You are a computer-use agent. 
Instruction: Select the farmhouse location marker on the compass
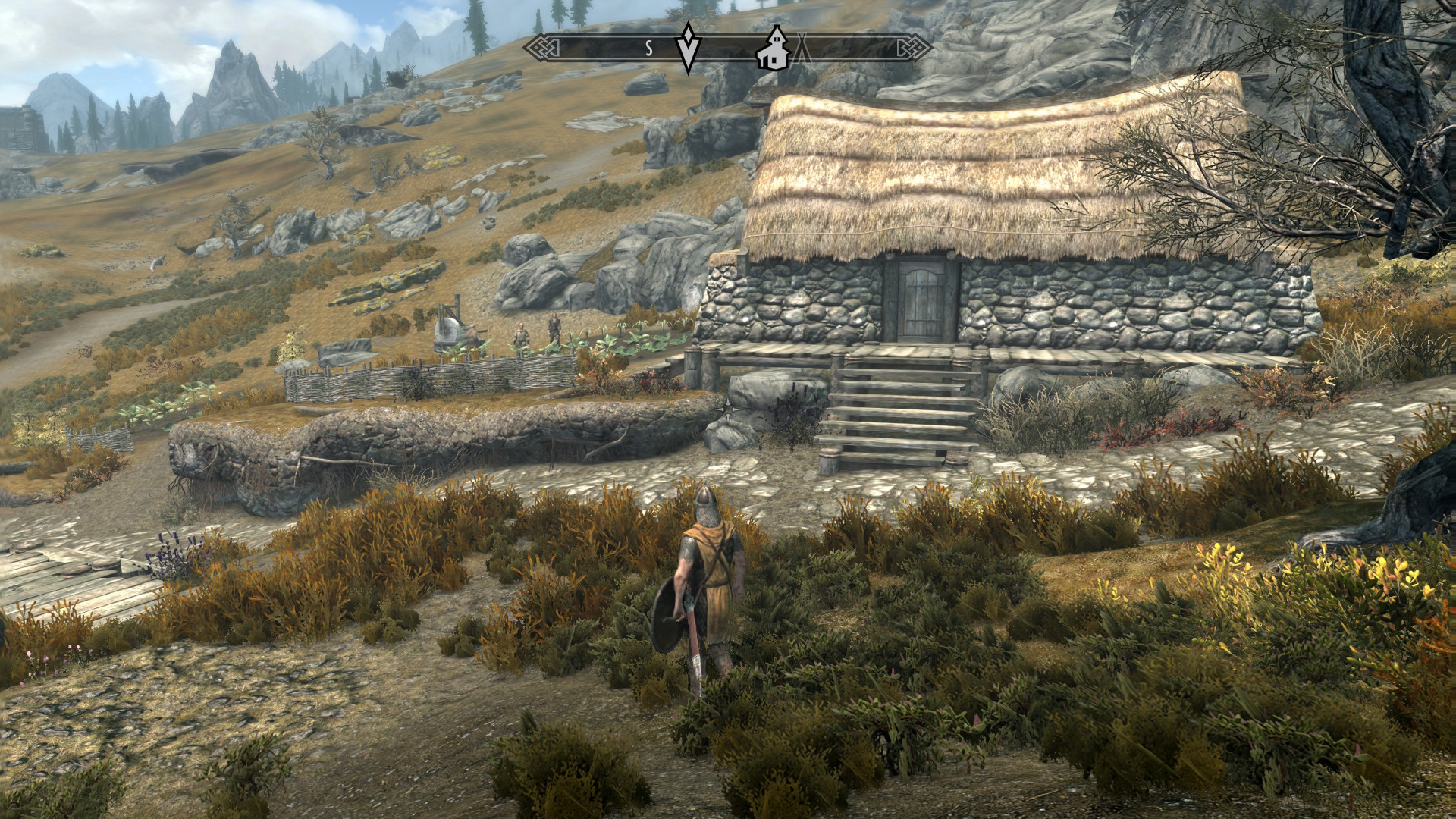(773, 47)
